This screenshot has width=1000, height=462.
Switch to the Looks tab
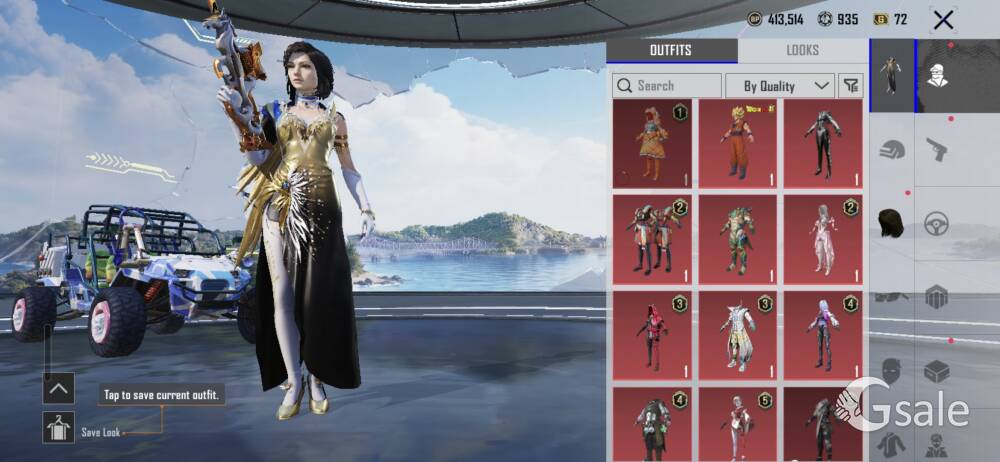tap(802, 50)
